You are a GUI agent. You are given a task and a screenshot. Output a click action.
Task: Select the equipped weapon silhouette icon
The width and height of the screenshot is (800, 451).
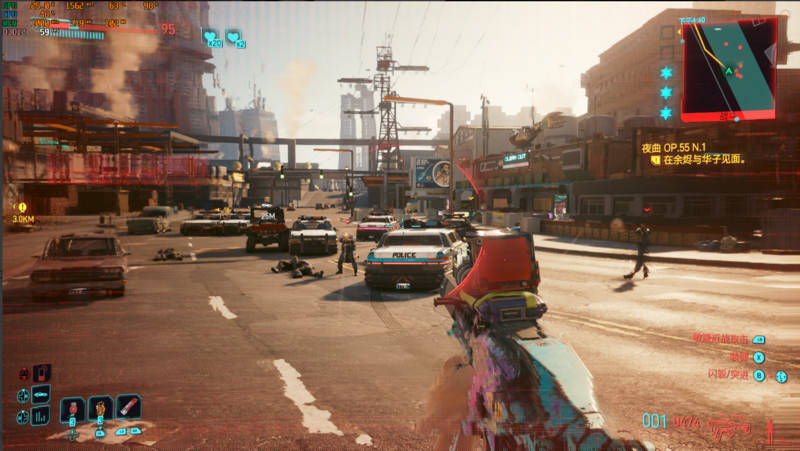pos(729,429)
